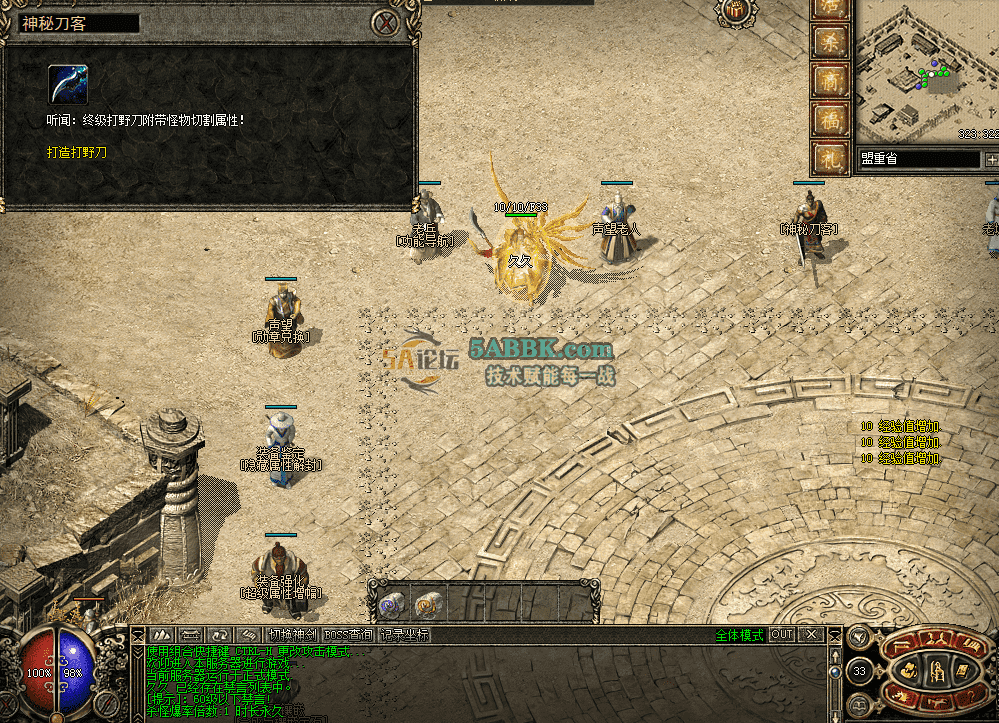This screenshot has width=999, height=723.
Task: Use the second hotbar item with orange swirl
Action: pos(427,603)
